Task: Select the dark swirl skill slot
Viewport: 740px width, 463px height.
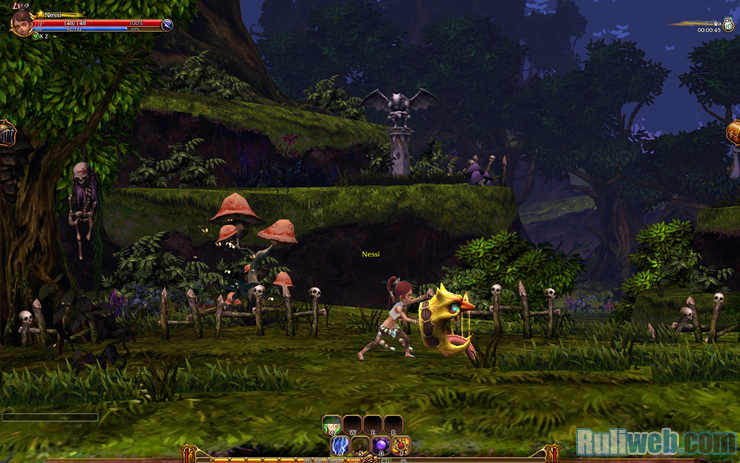Action: [361, 444]
